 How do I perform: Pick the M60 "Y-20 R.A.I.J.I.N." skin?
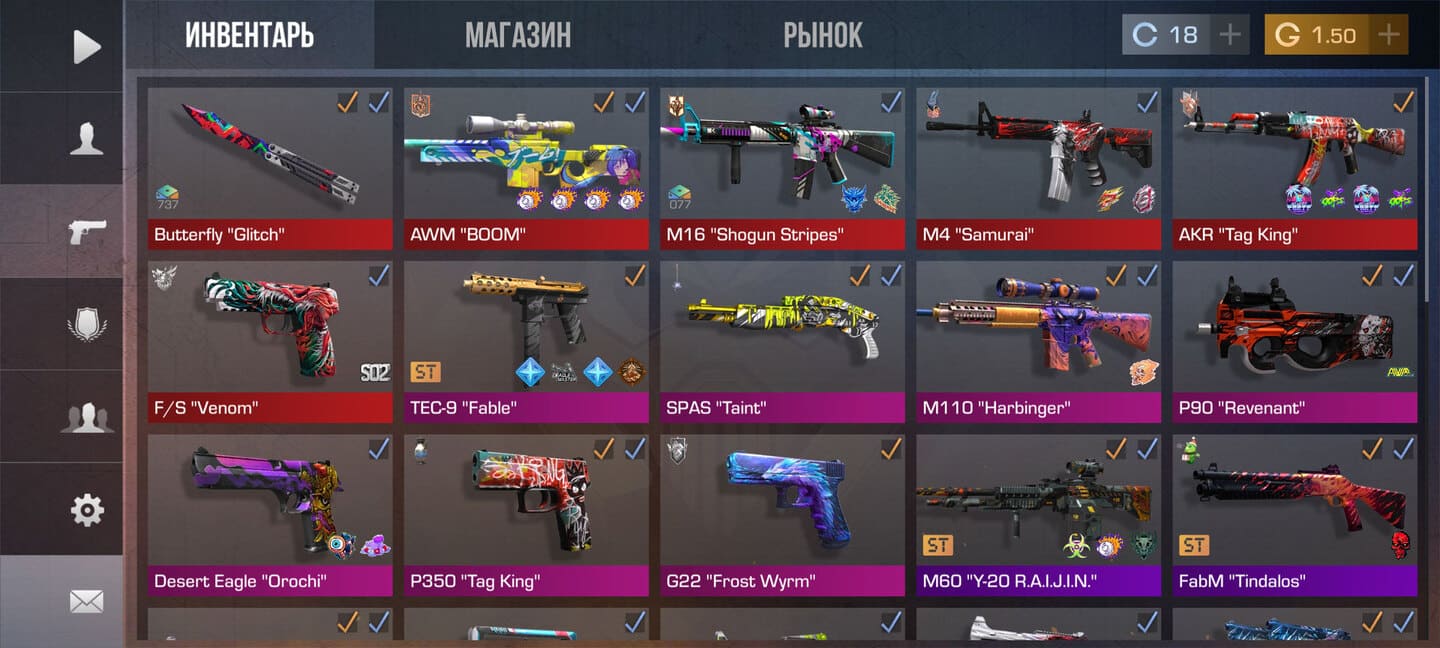[1038, 508]
